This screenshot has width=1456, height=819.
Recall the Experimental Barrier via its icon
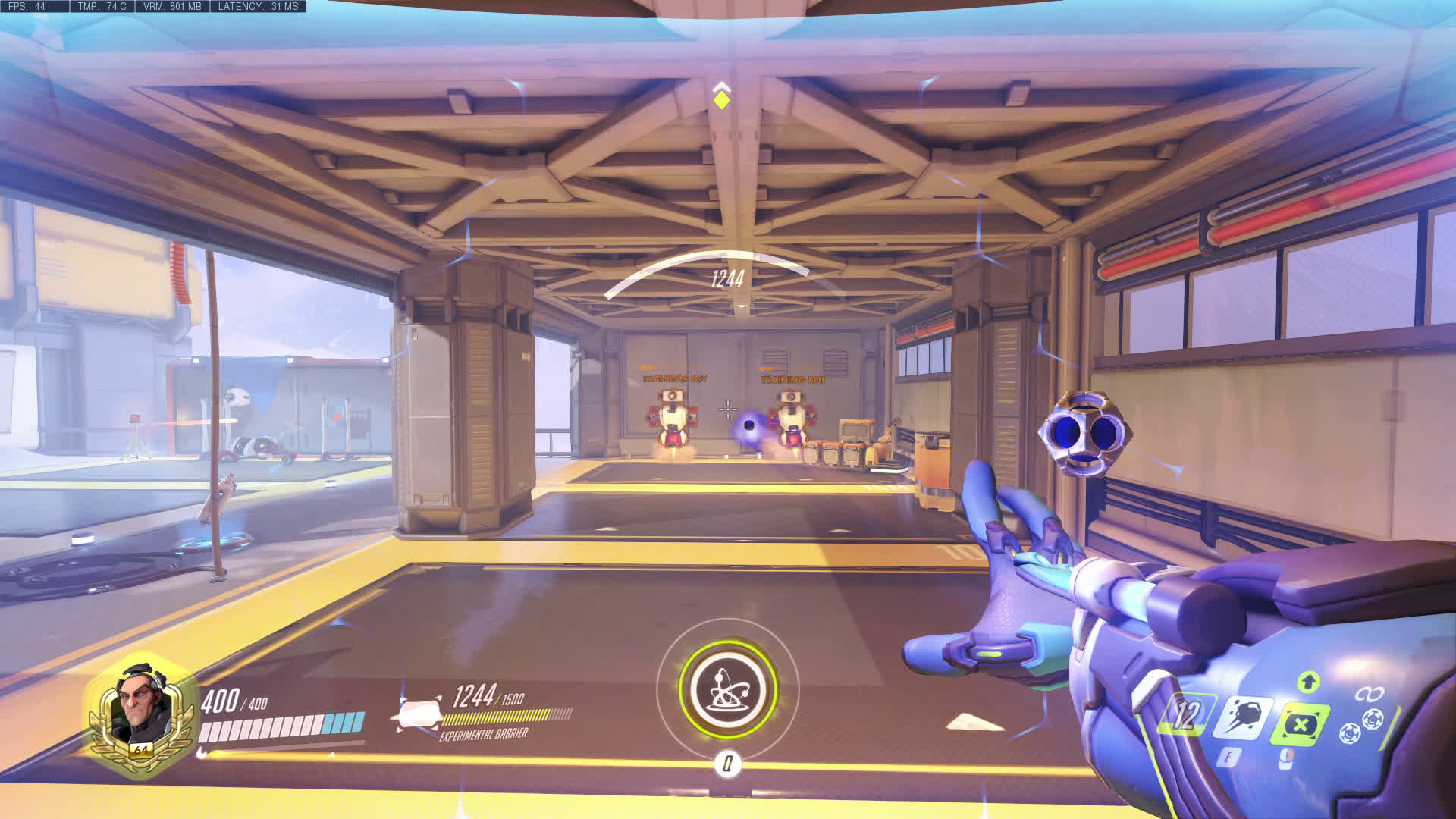(1302, 723)
